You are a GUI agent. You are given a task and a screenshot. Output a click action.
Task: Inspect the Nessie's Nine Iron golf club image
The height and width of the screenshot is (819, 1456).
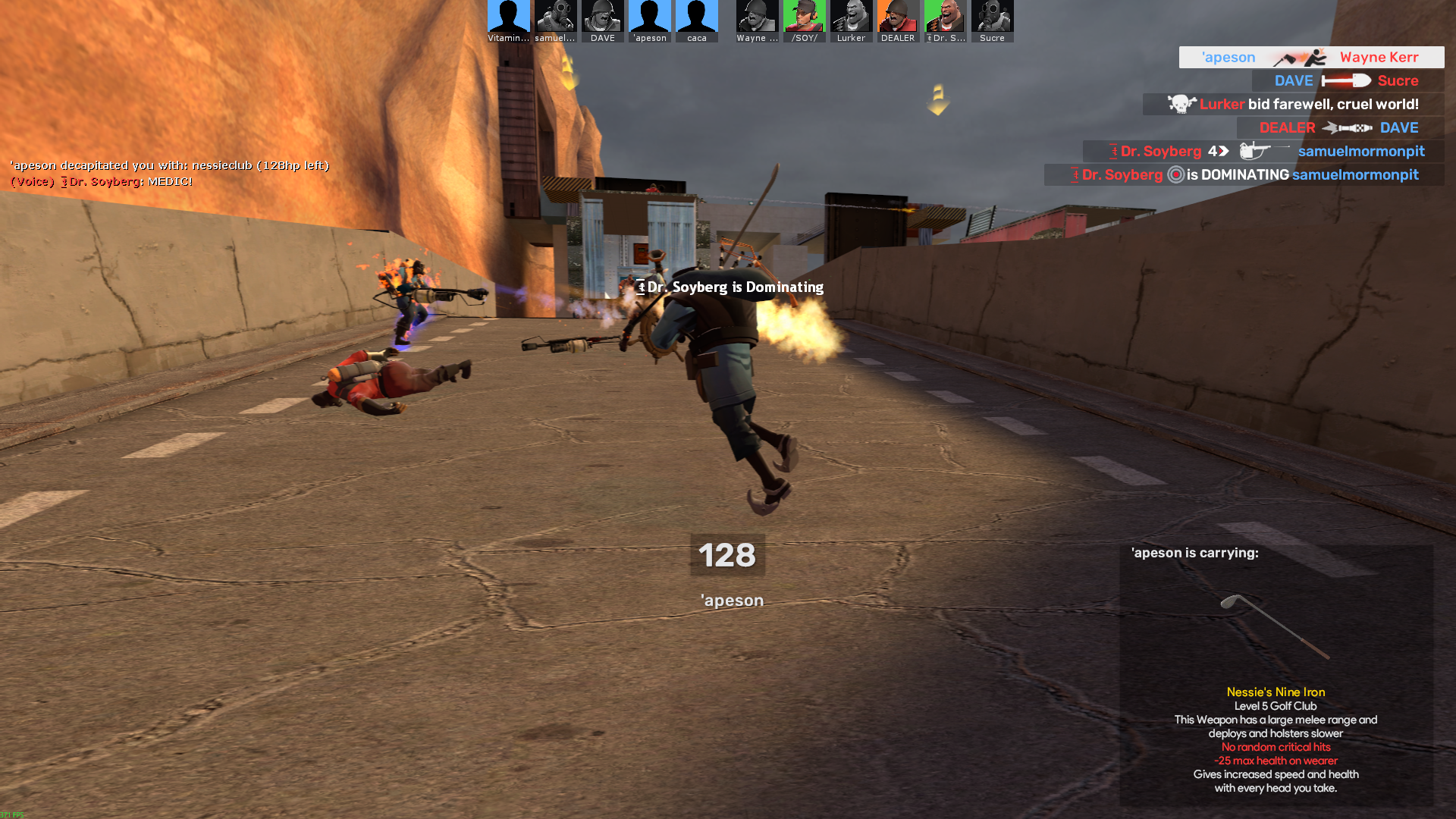pyautogui.click(x=1276, y=626)
